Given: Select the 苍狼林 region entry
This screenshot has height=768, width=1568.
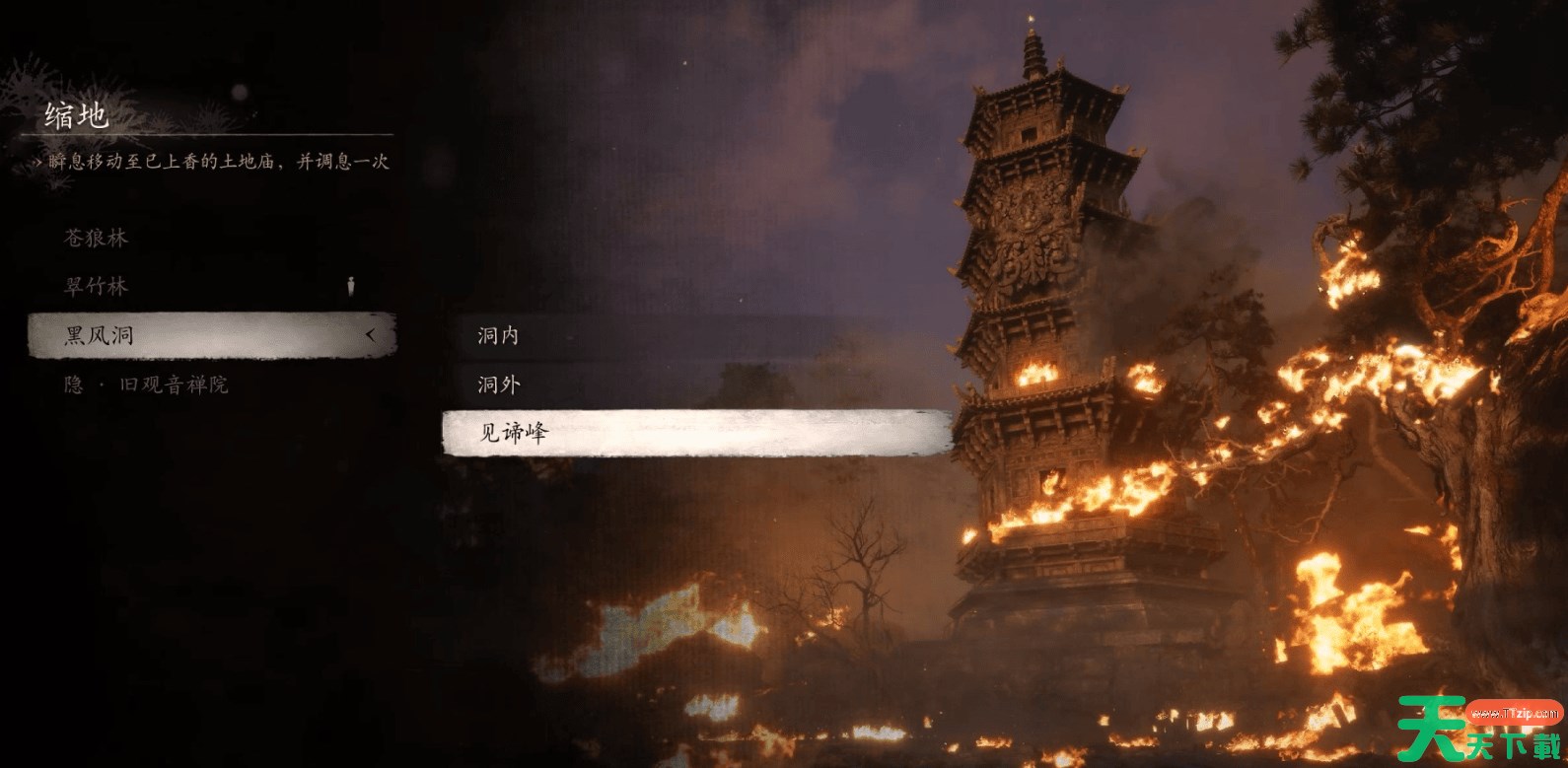Looking at the screenshot, I should coord(97,238).
